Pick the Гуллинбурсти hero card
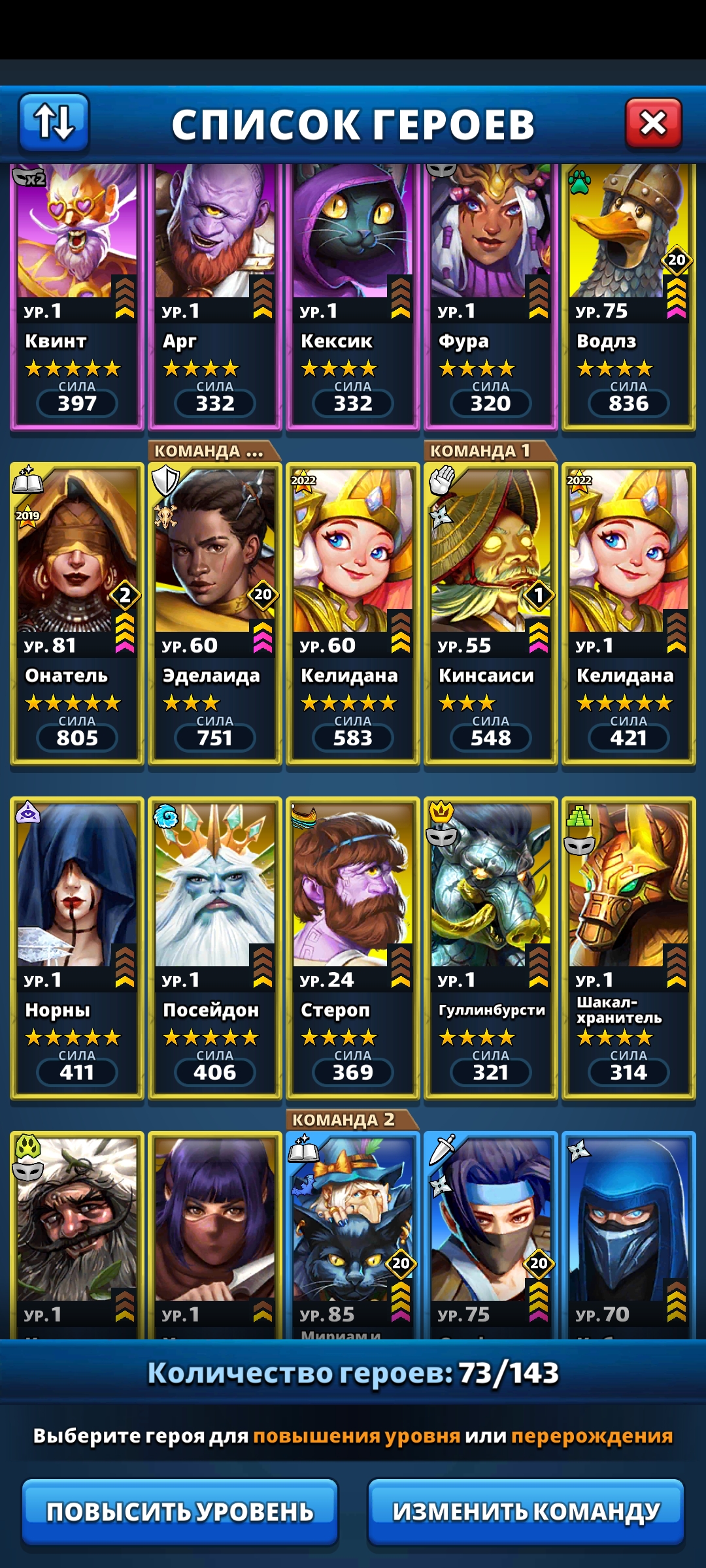This screenshot has width=706, height=1568. coord(491,947)
